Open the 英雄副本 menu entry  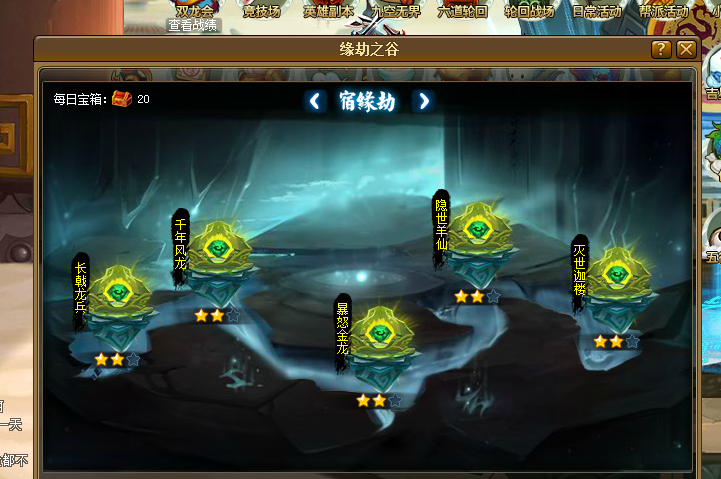[x=327, y=12]
